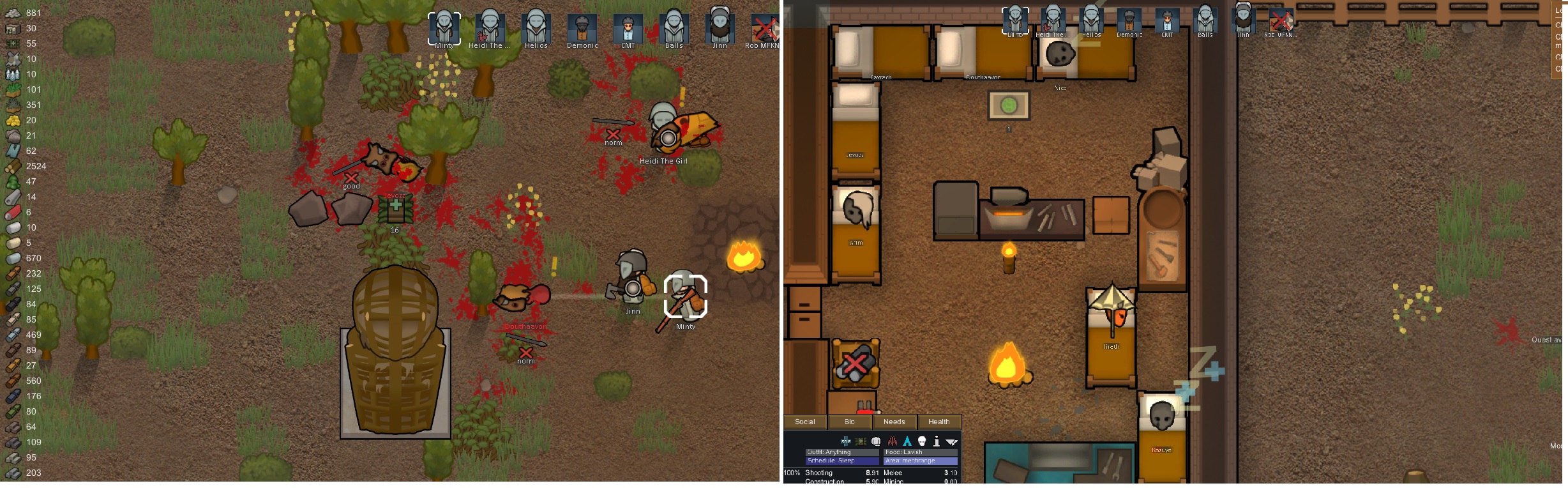Select the cyan ideology icon in pawn panel
The width and height of the screenshot is (1568, 488).
(907, 442)
